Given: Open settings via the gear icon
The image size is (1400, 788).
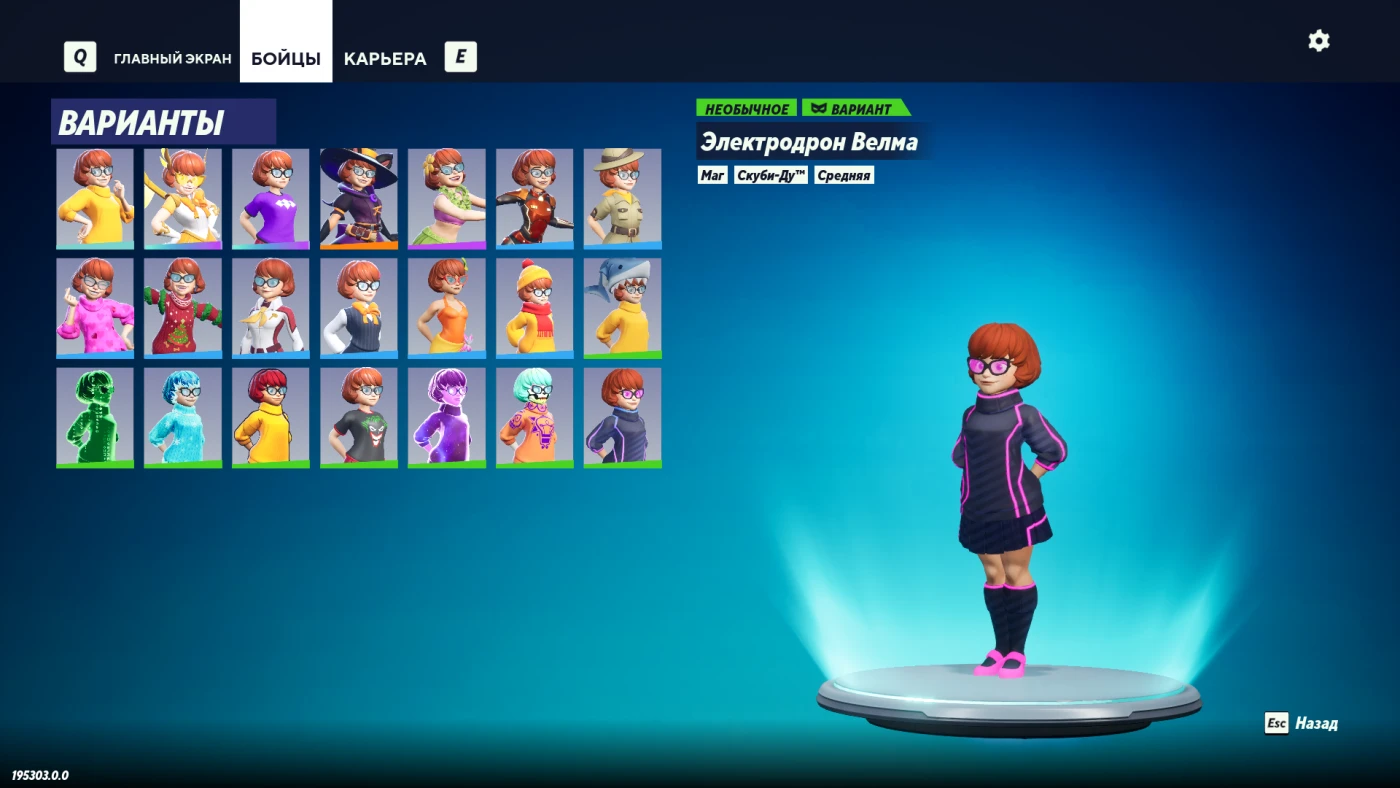Looking at the screenshot, I should 1319,41.
